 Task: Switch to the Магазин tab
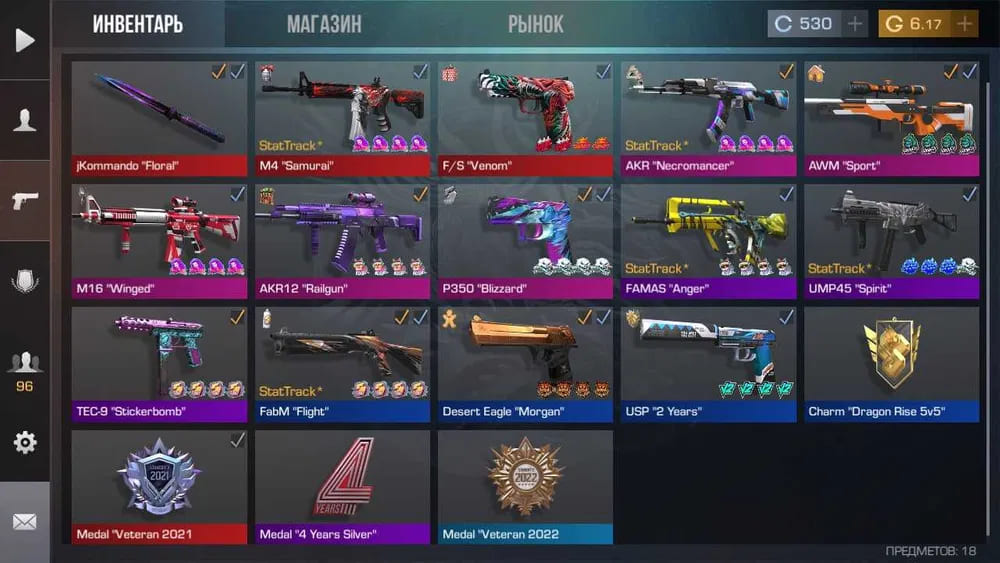pyautogui.click(x=324, y=24)
